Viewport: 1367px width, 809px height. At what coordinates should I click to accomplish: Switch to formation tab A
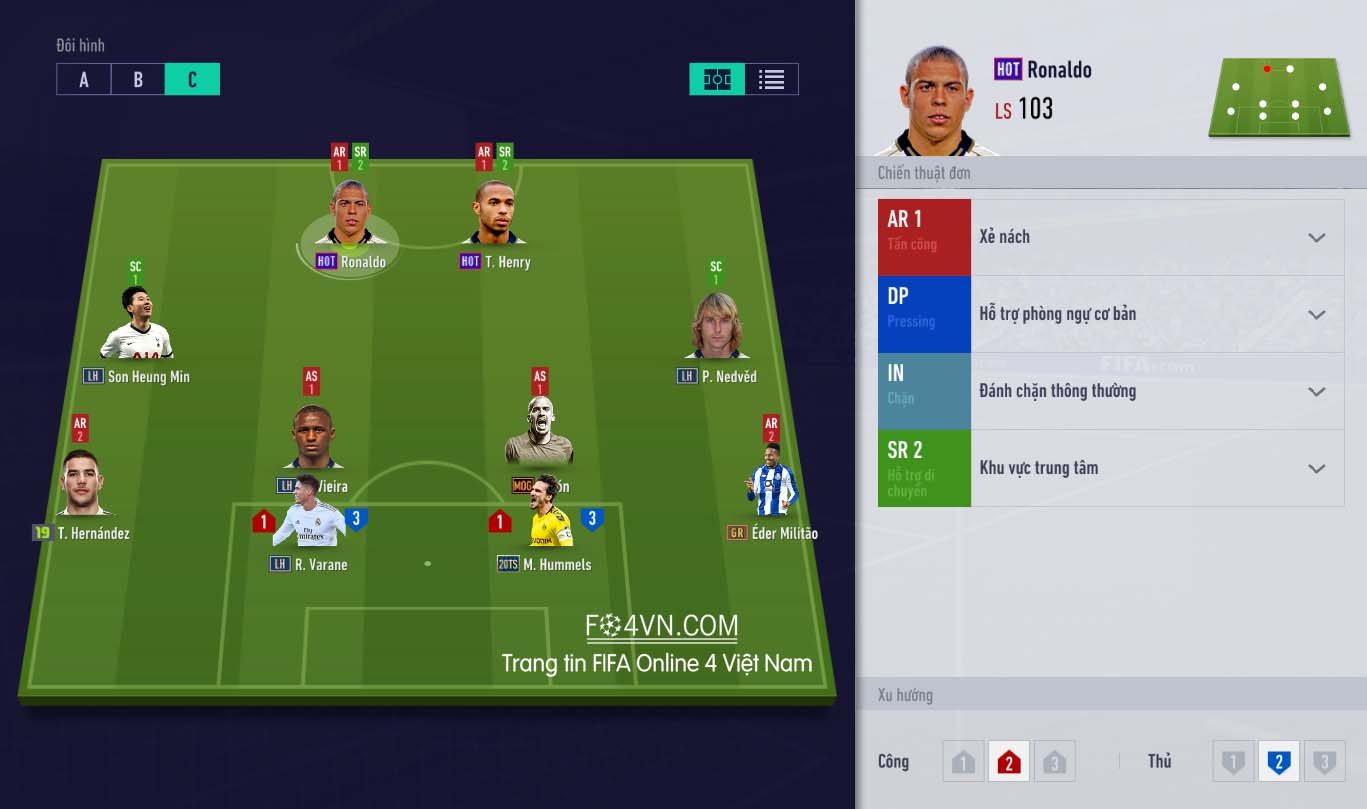tap(83, 80)
